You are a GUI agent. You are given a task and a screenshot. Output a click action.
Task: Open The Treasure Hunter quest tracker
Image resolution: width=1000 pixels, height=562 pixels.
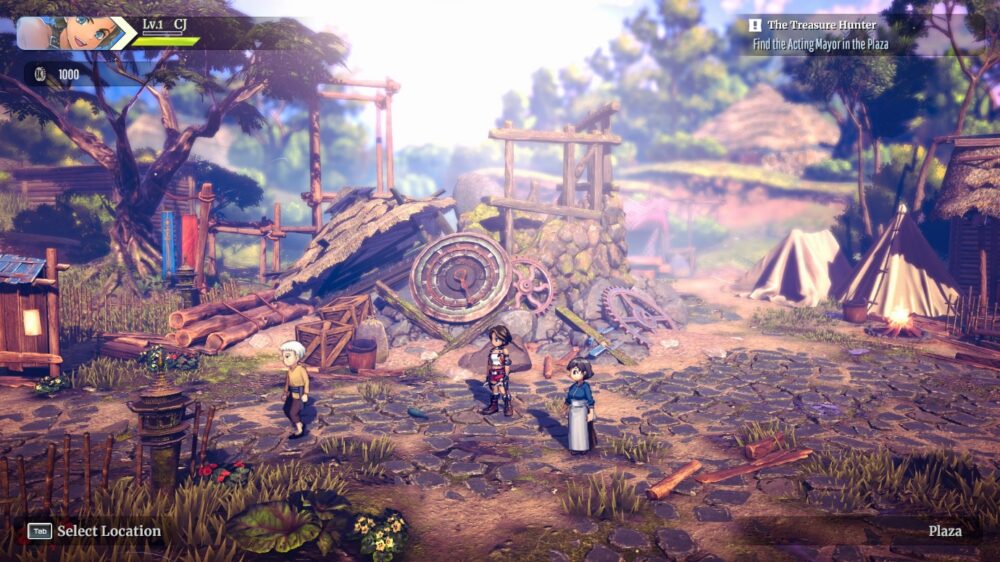pyautogui.click(x=822, y=24)
